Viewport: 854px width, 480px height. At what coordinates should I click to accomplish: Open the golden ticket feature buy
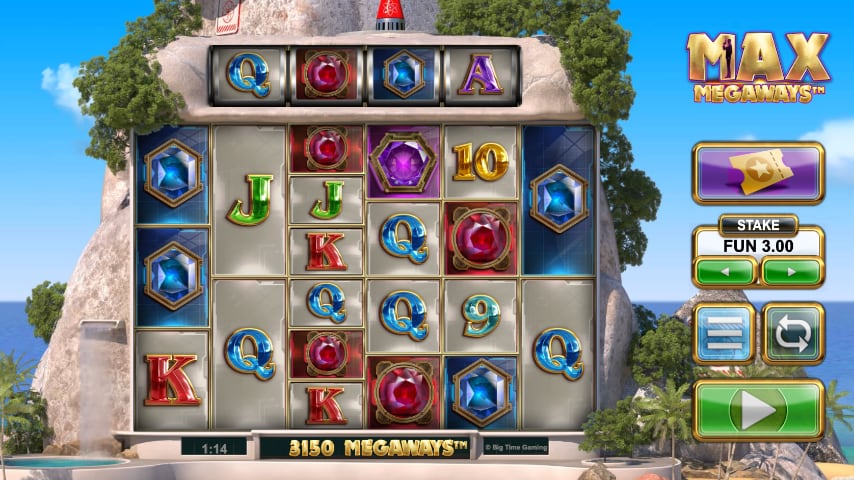pos(758,173)
